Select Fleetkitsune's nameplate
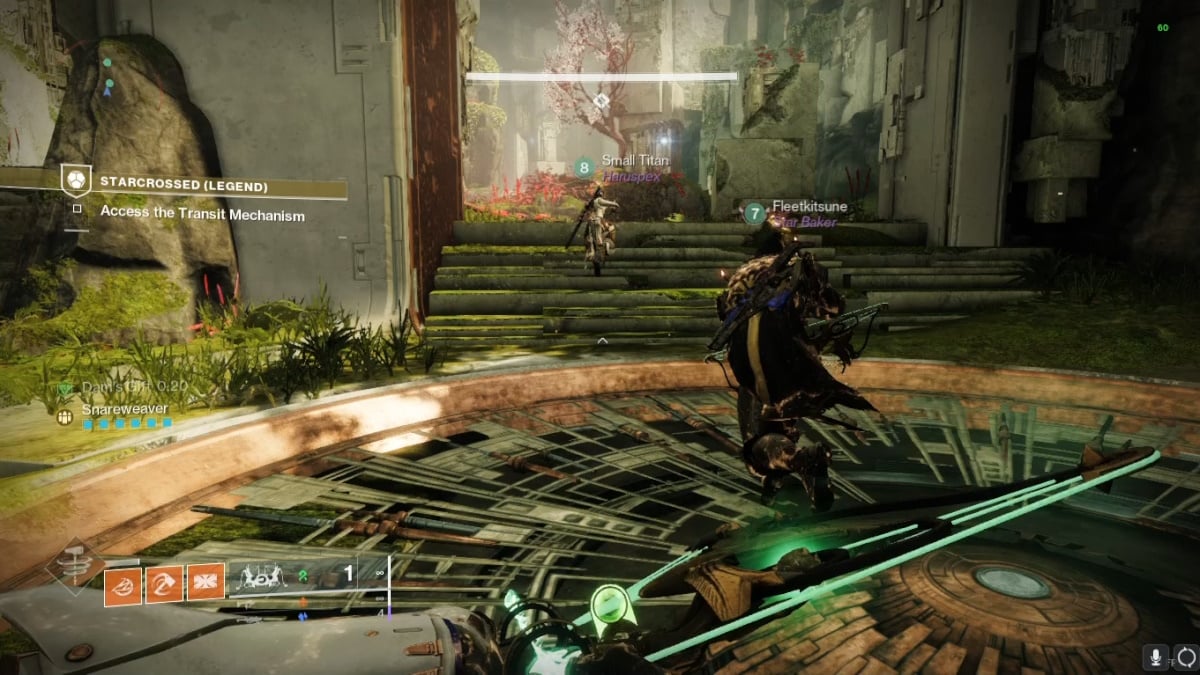 [x=809, y=207]
